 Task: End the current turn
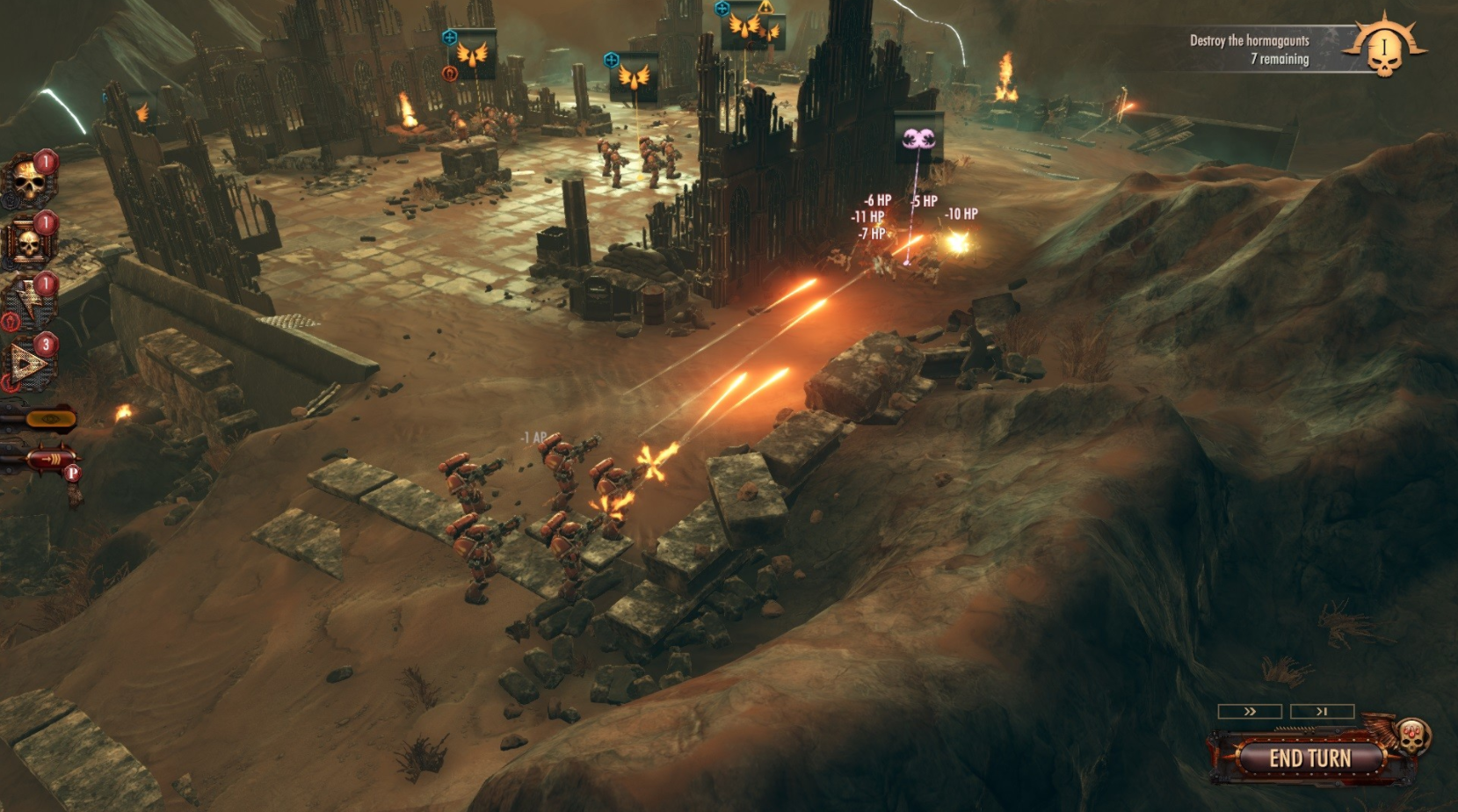pyautogui.click(x=1309, y=758)
